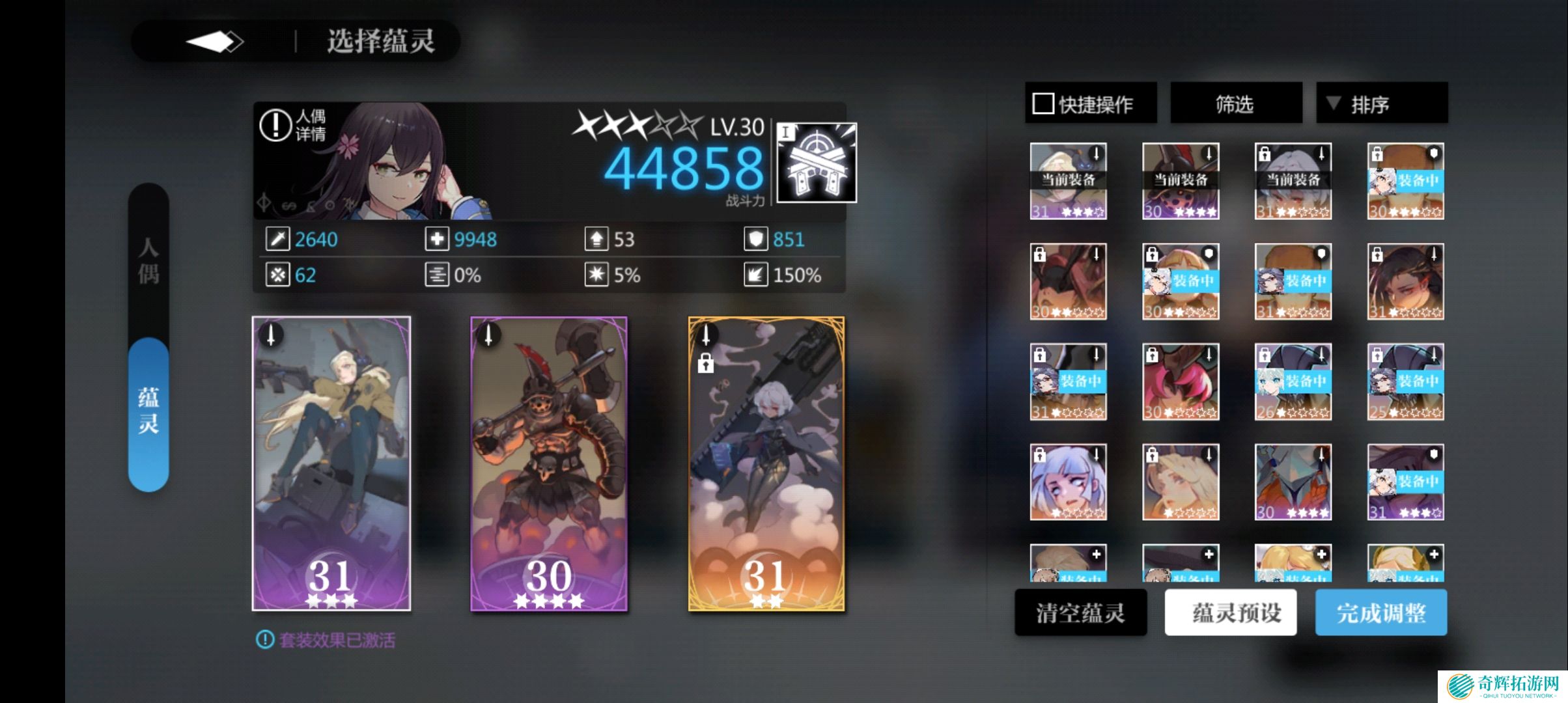The height and width of the screenshot is (703, 1568).
Task: Go back using the arrow button
Action: coord(215,42)
